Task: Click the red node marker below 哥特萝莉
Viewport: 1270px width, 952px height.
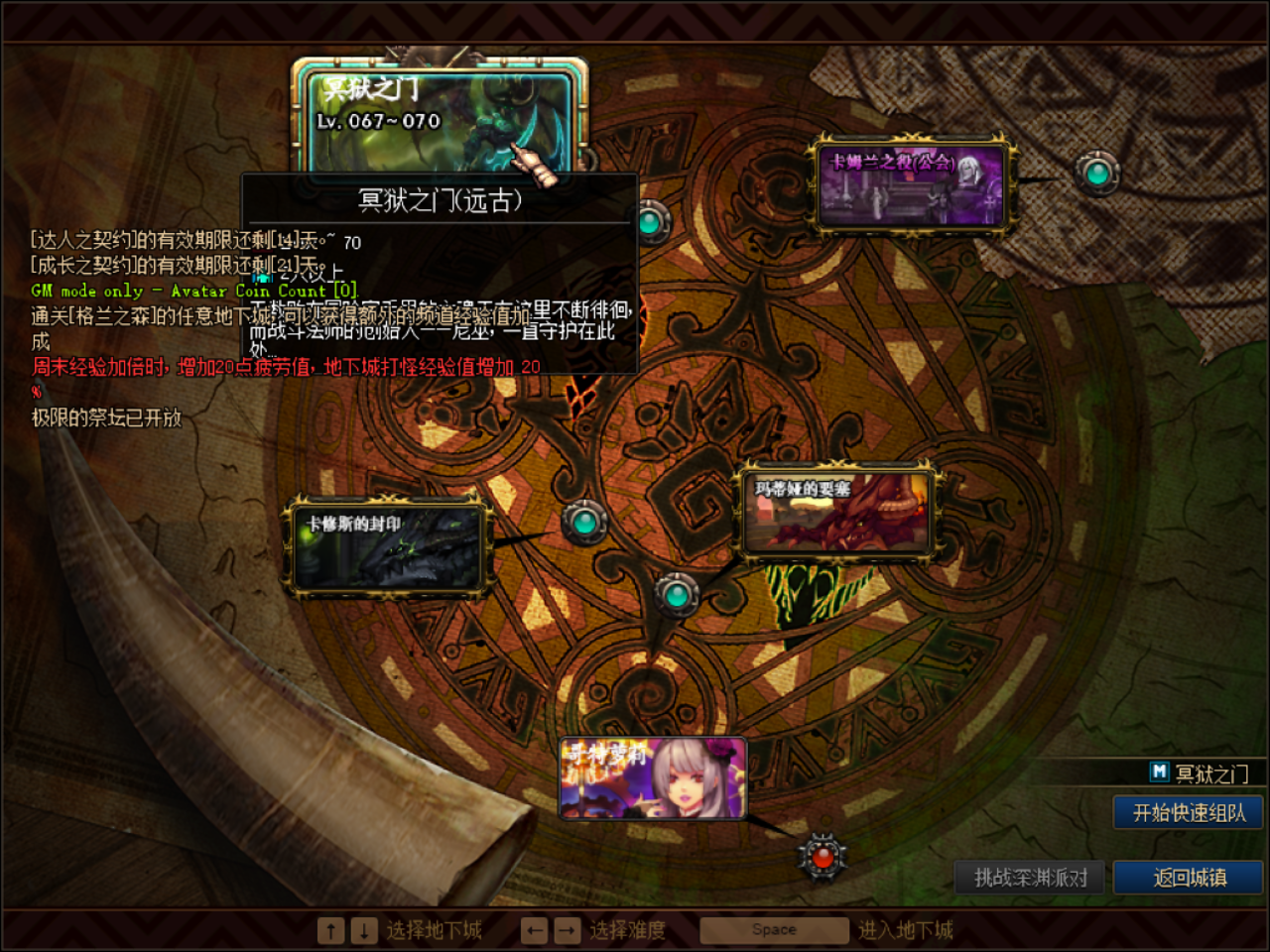Action: 823,859
